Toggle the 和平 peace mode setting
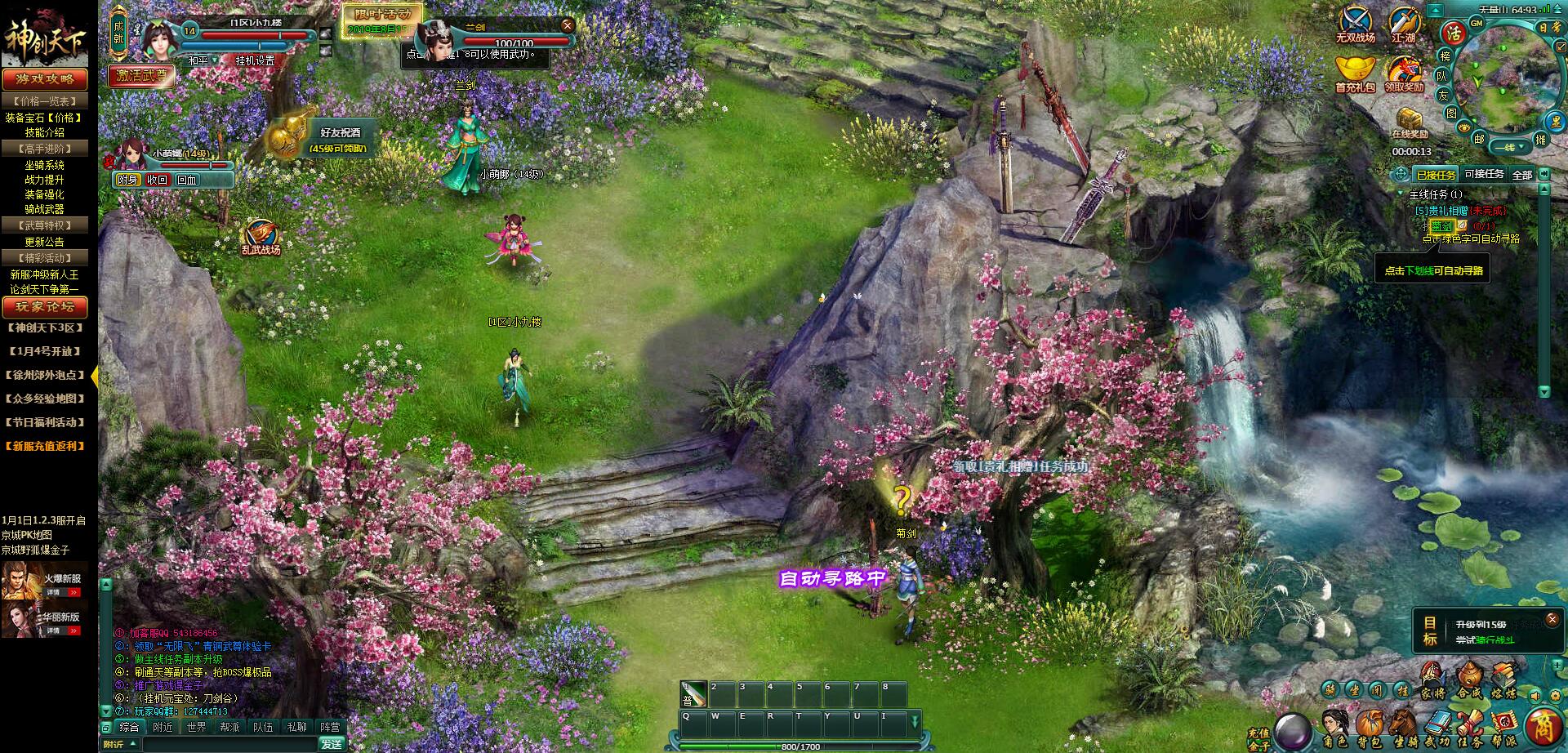 point(198,60)
